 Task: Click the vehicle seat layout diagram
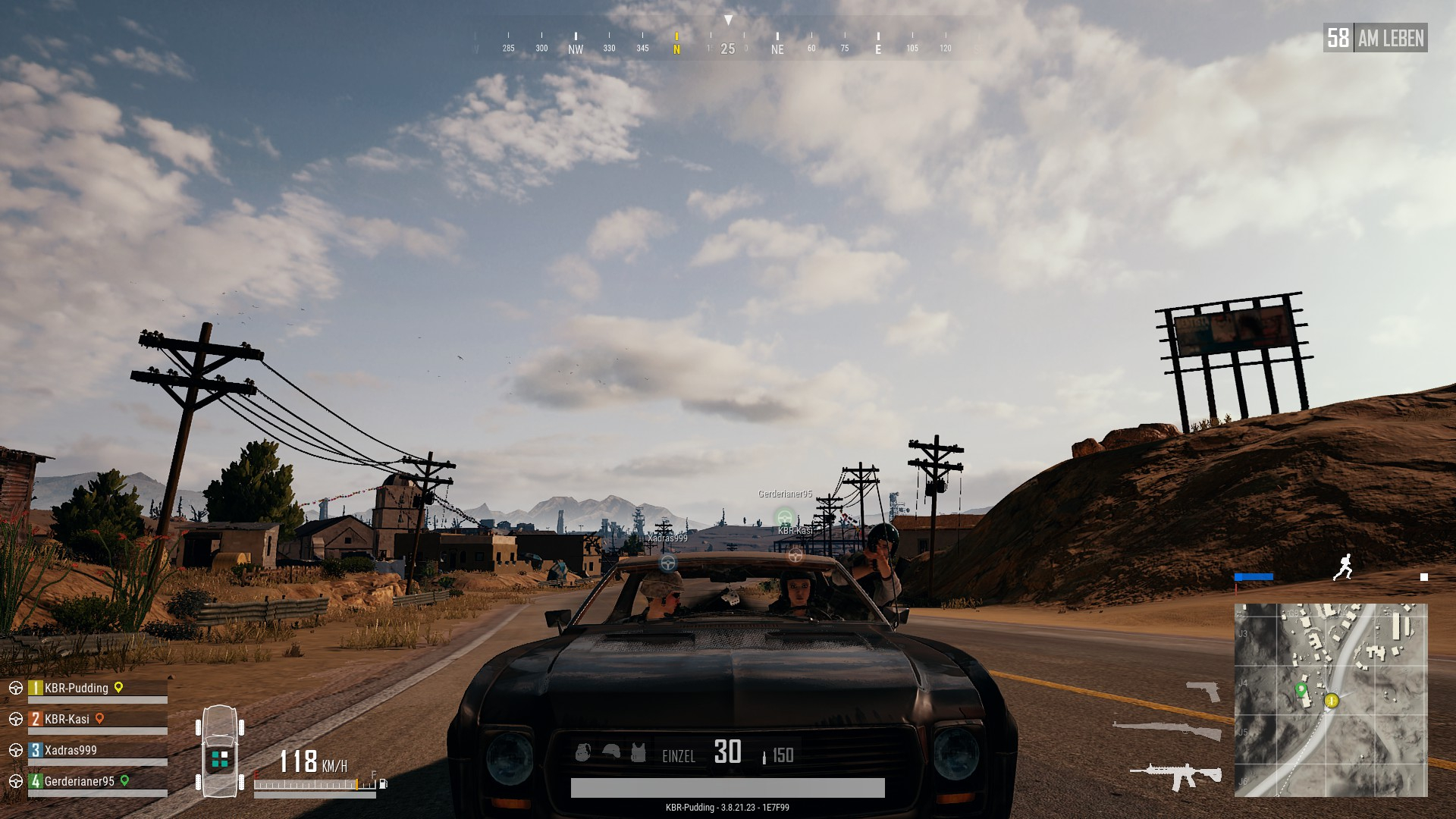pyautogui.click(x=220, y=751)
